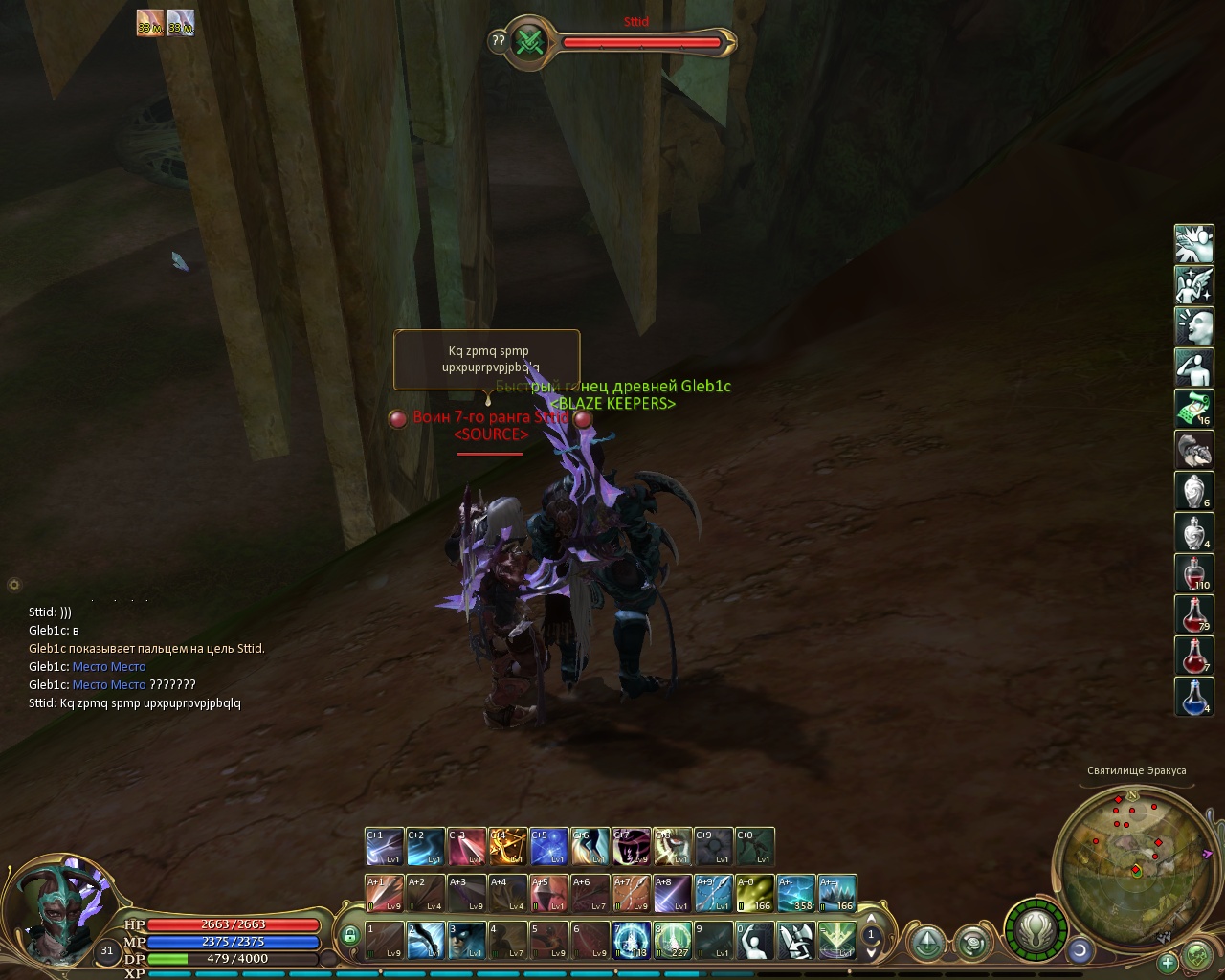Use the skill in hotbar slot 7
Viewport: 1225px width, 980px height.
[631, 940]
